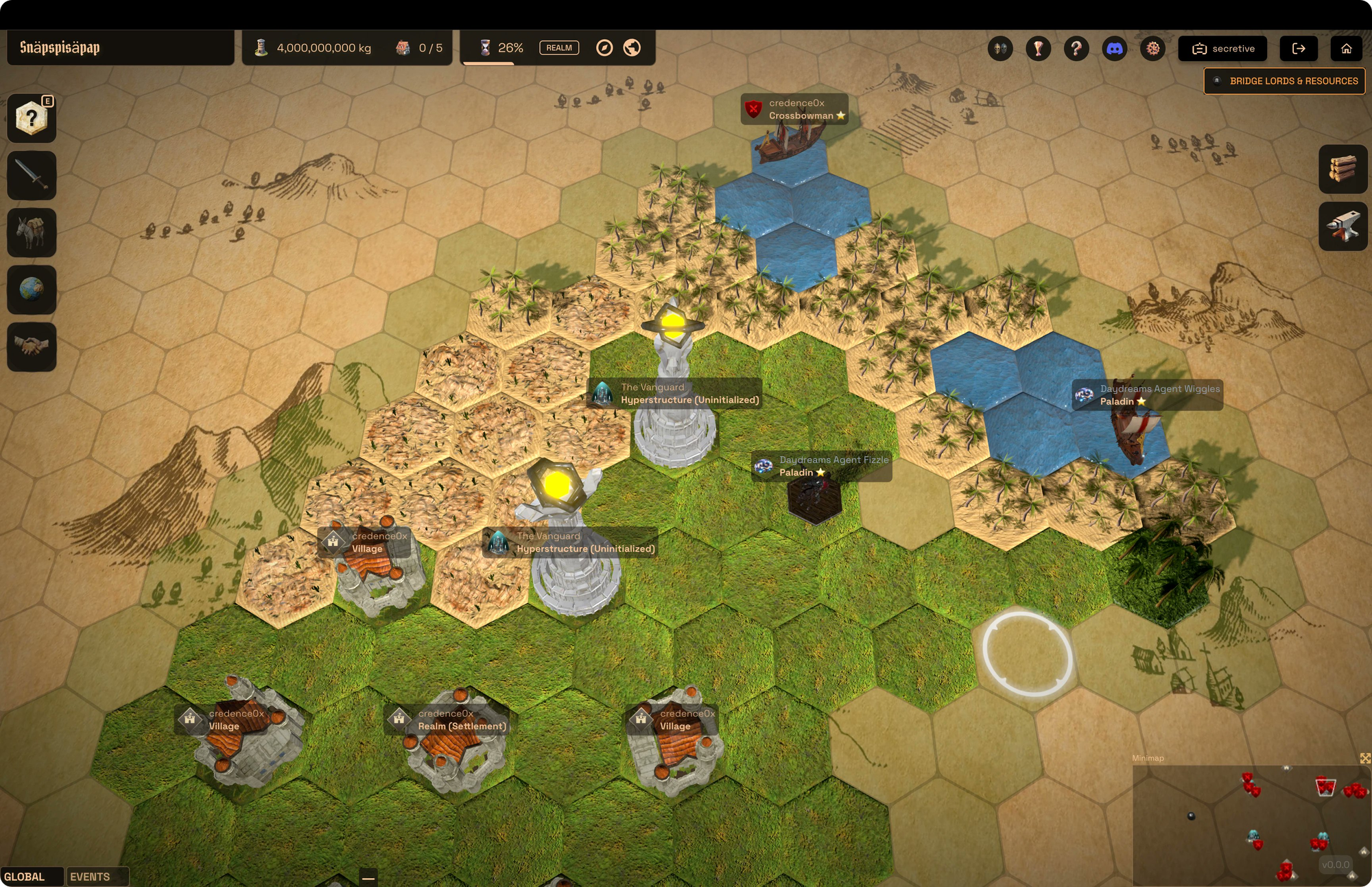
Task: Click the settings gear icon
Action: click(1152, 48)
